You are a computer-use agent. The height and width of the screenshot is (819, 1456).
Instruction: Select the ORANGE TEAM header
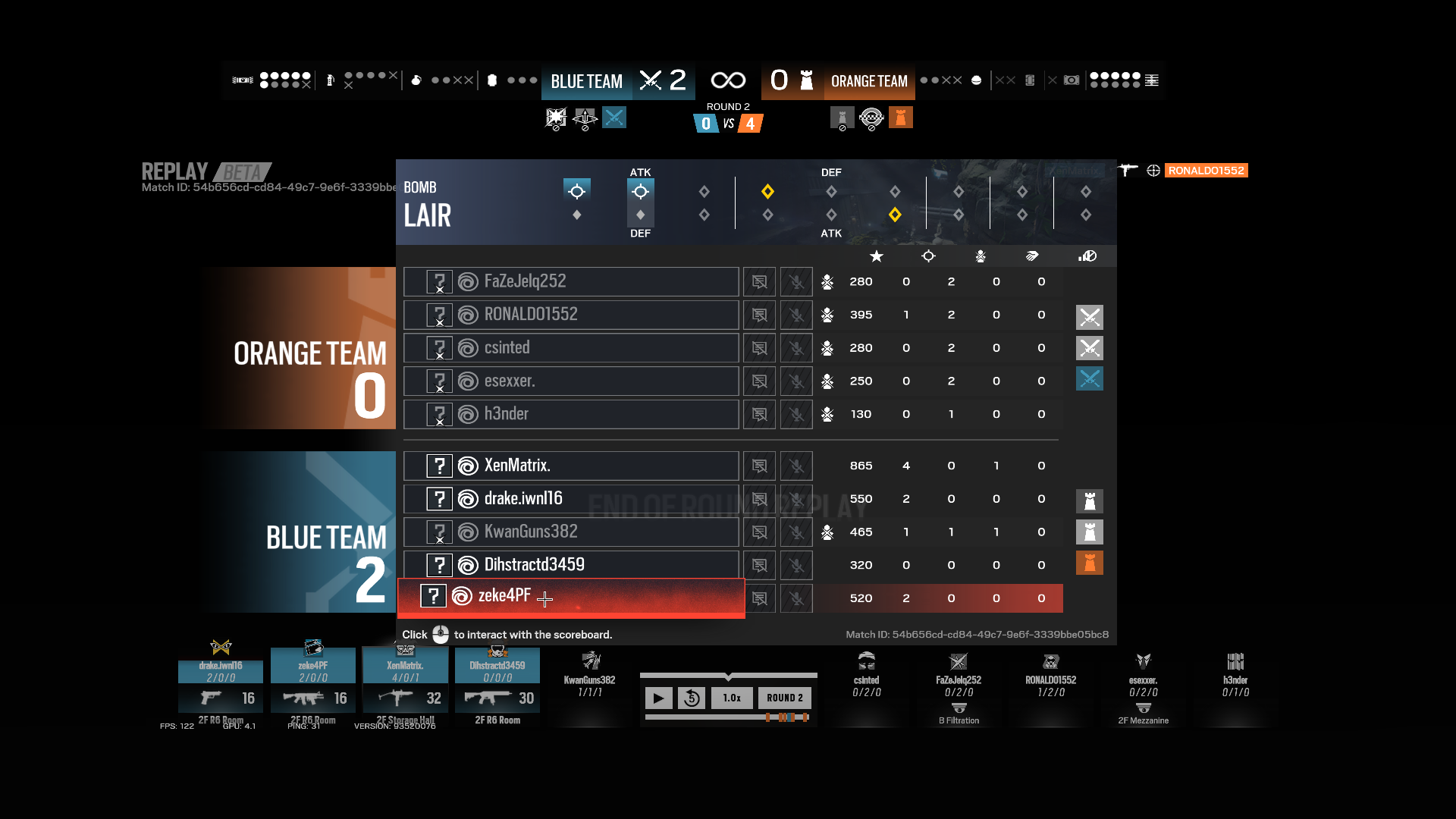click(869, 81)
